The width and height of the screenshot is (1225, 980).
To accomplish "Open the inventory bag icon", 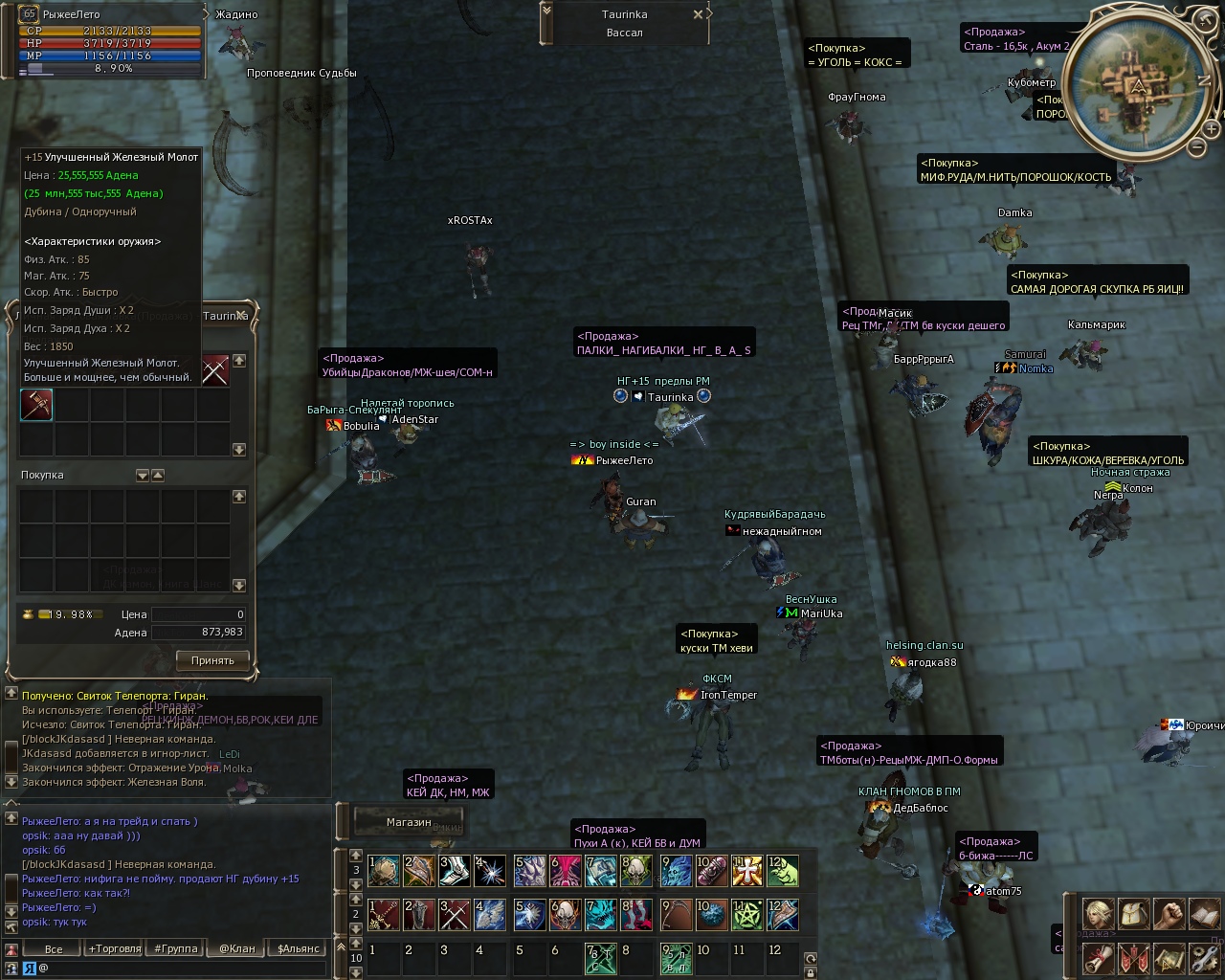I will [x=1133, y=913].
